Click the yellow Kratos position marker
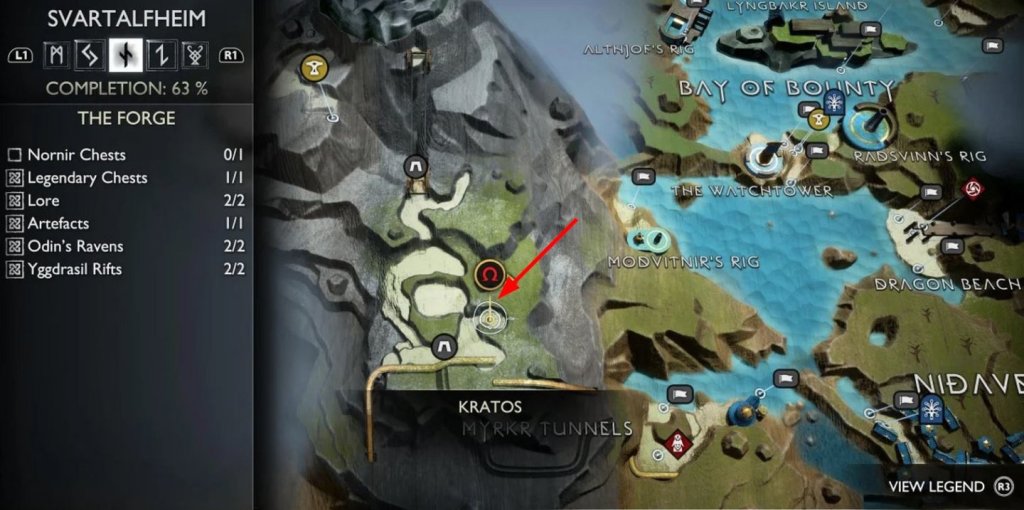The width and height of the screenshot is (1024, 510). point(490,318)
